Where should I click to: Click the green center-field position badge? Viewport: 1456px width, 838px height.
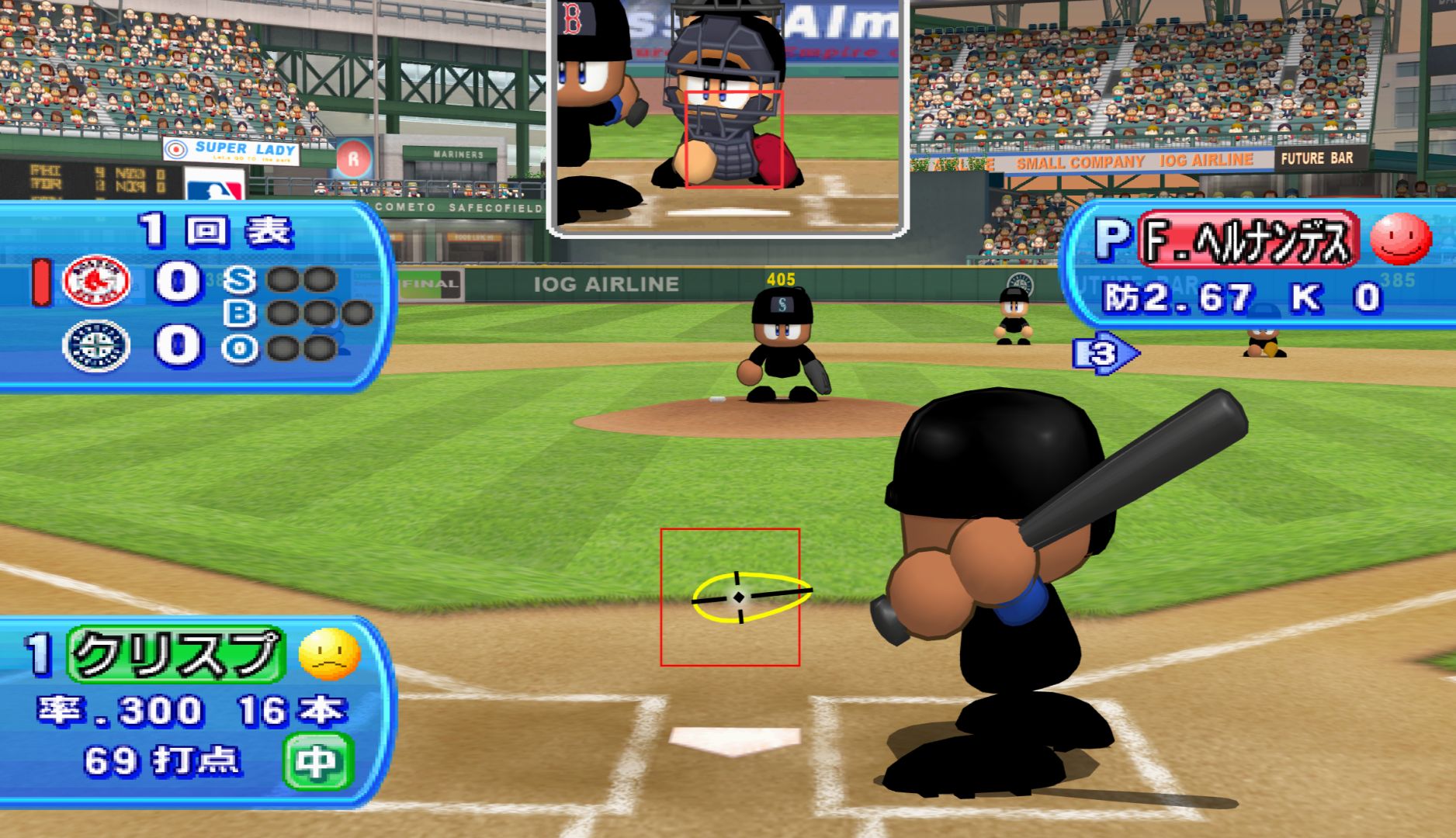pyautogui.click(x=318, y=762)
